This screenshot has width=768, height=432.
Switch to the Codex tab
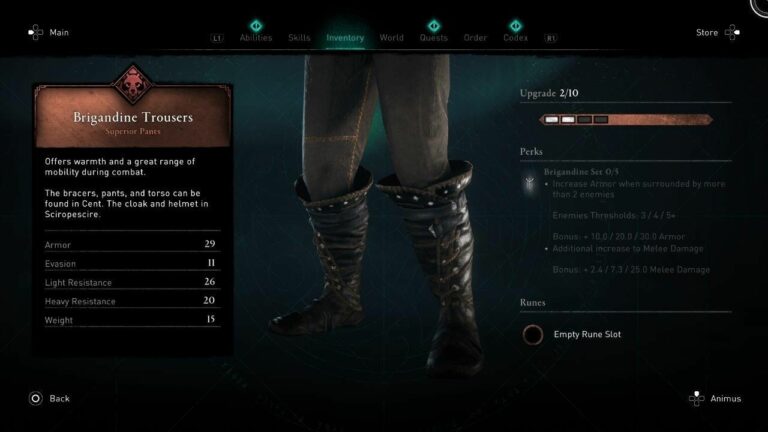coord(516,38)
